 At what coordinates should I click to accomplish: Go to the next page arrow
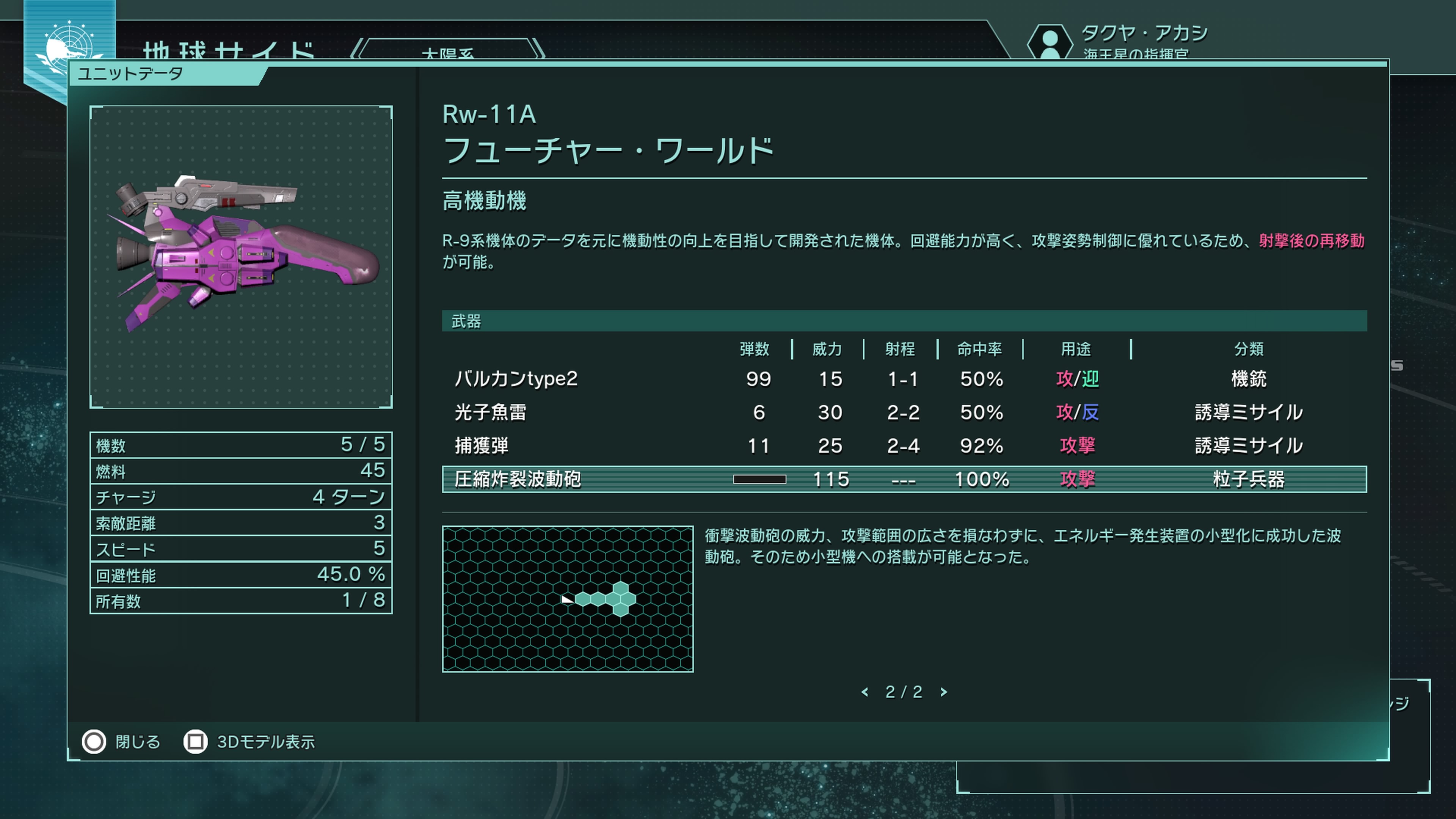(x=943, y=692)
